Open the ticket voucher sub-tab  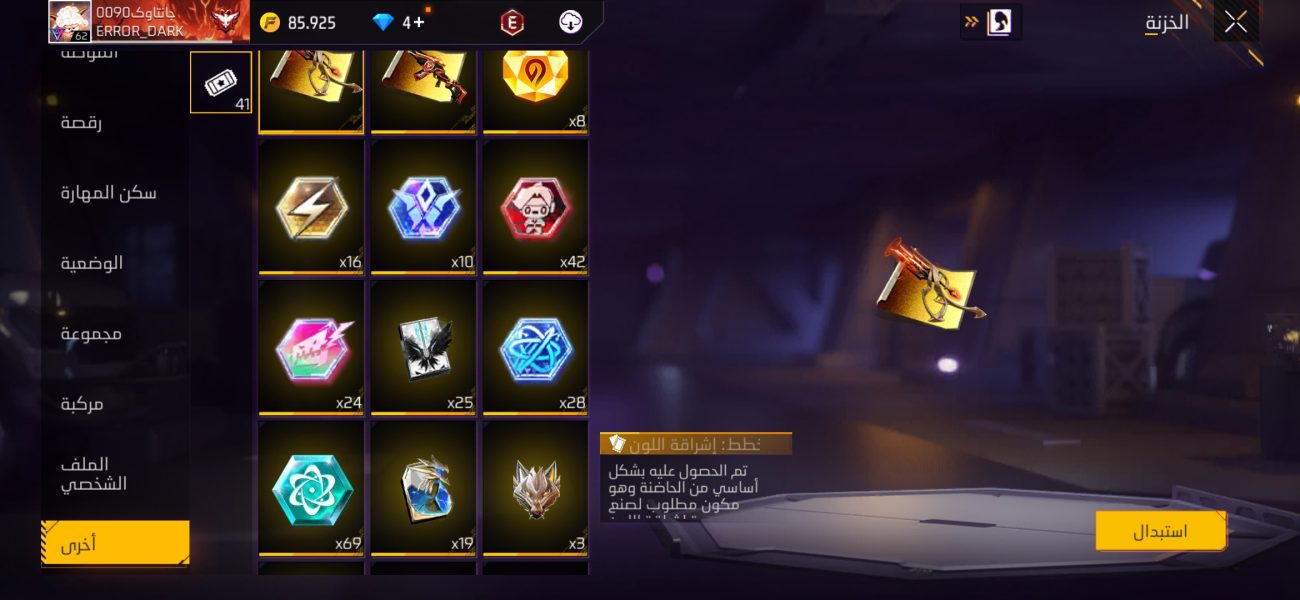point(221,83)
